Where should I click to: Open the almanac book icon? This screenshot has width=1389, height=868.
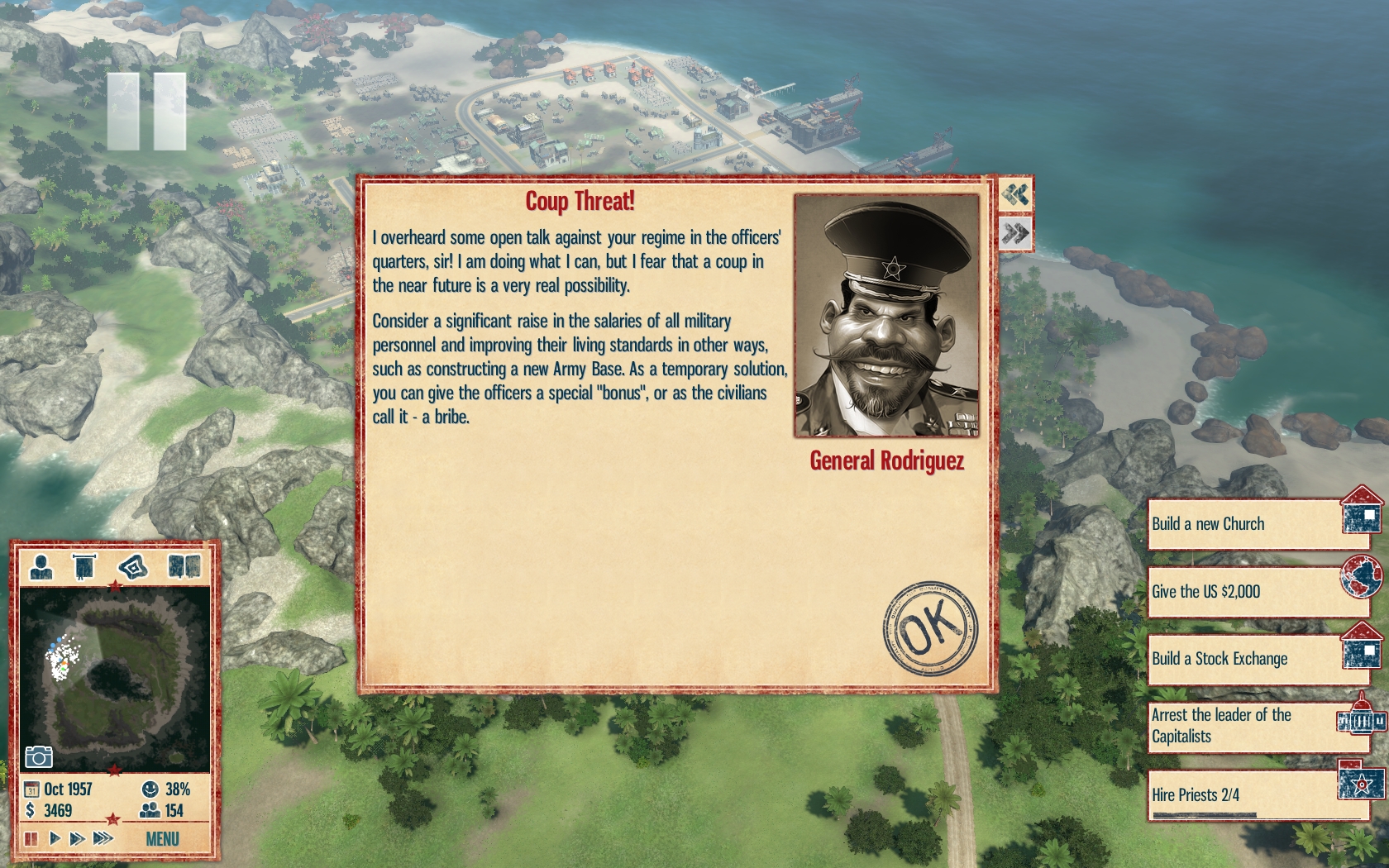[184, 567]
